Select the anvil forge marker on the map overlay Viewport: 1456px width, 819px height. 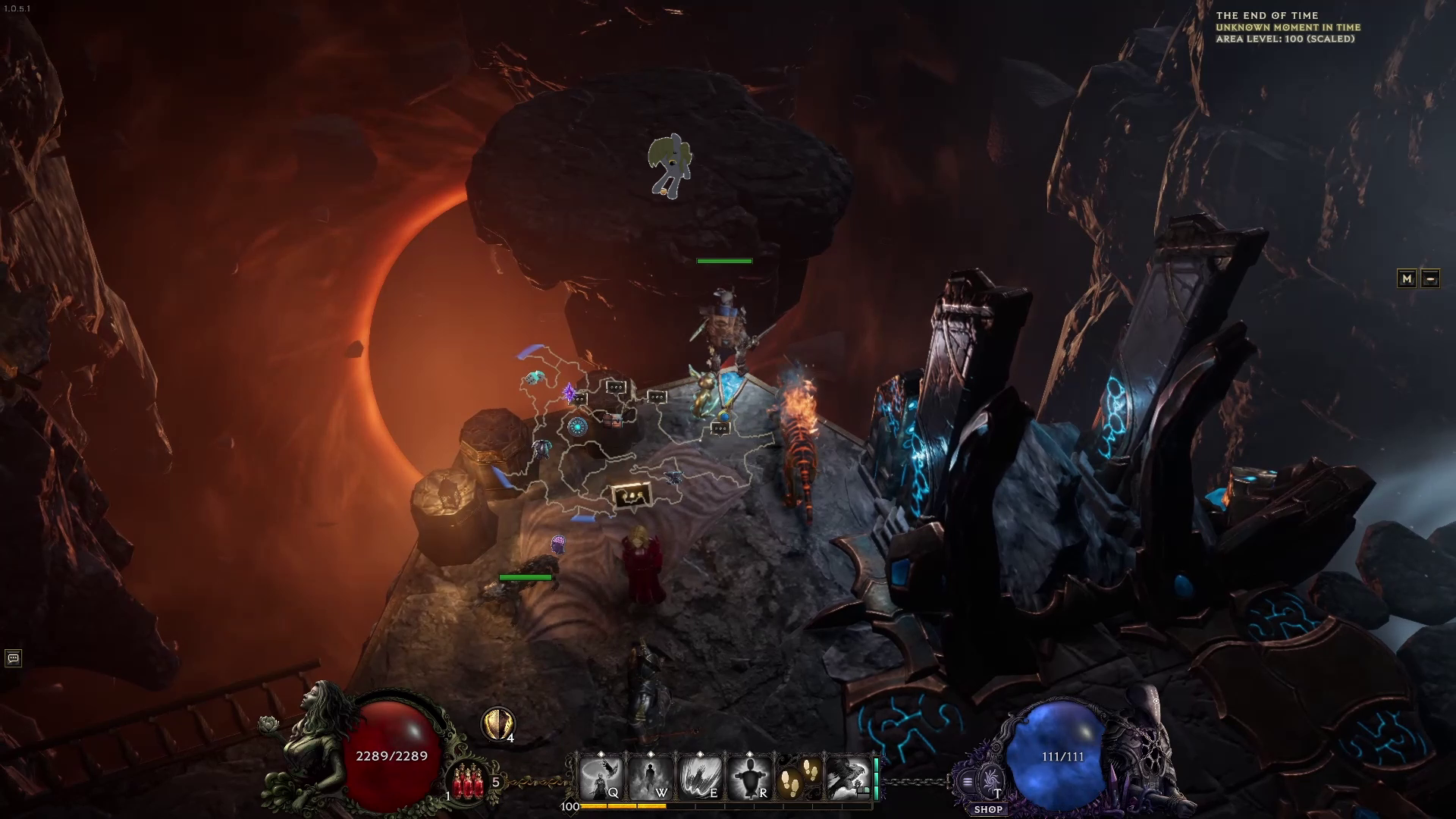pyautogui.click(x=672, y=476)
